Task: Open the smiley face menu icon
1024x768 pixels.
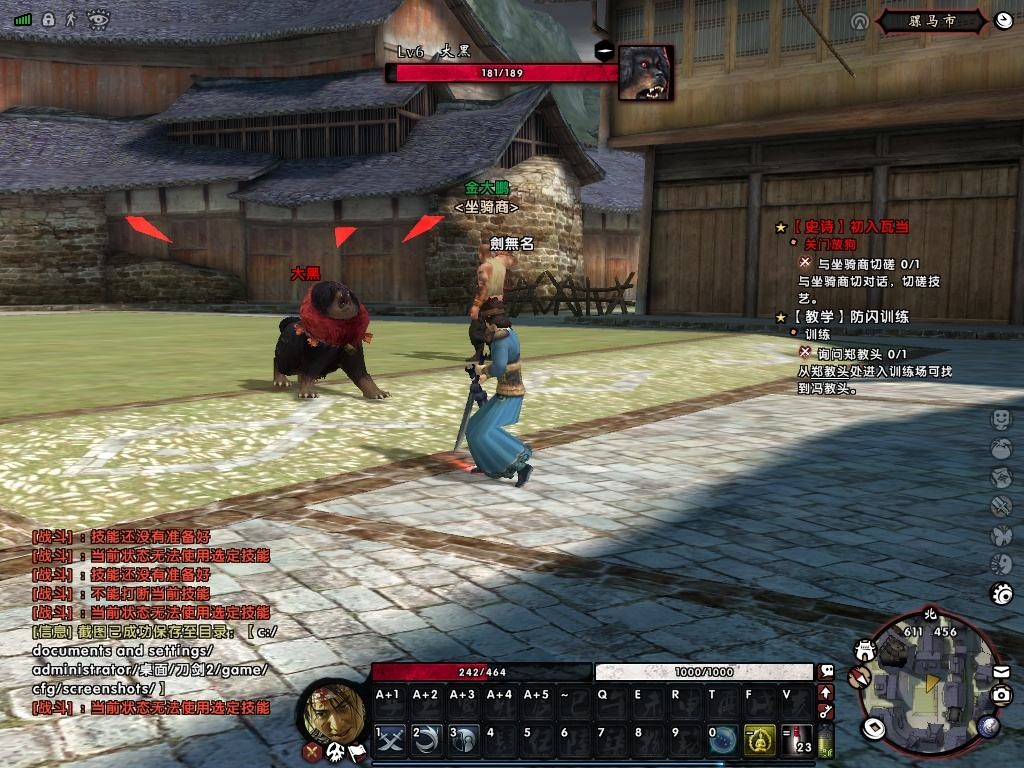Action: coord(1001,418)
